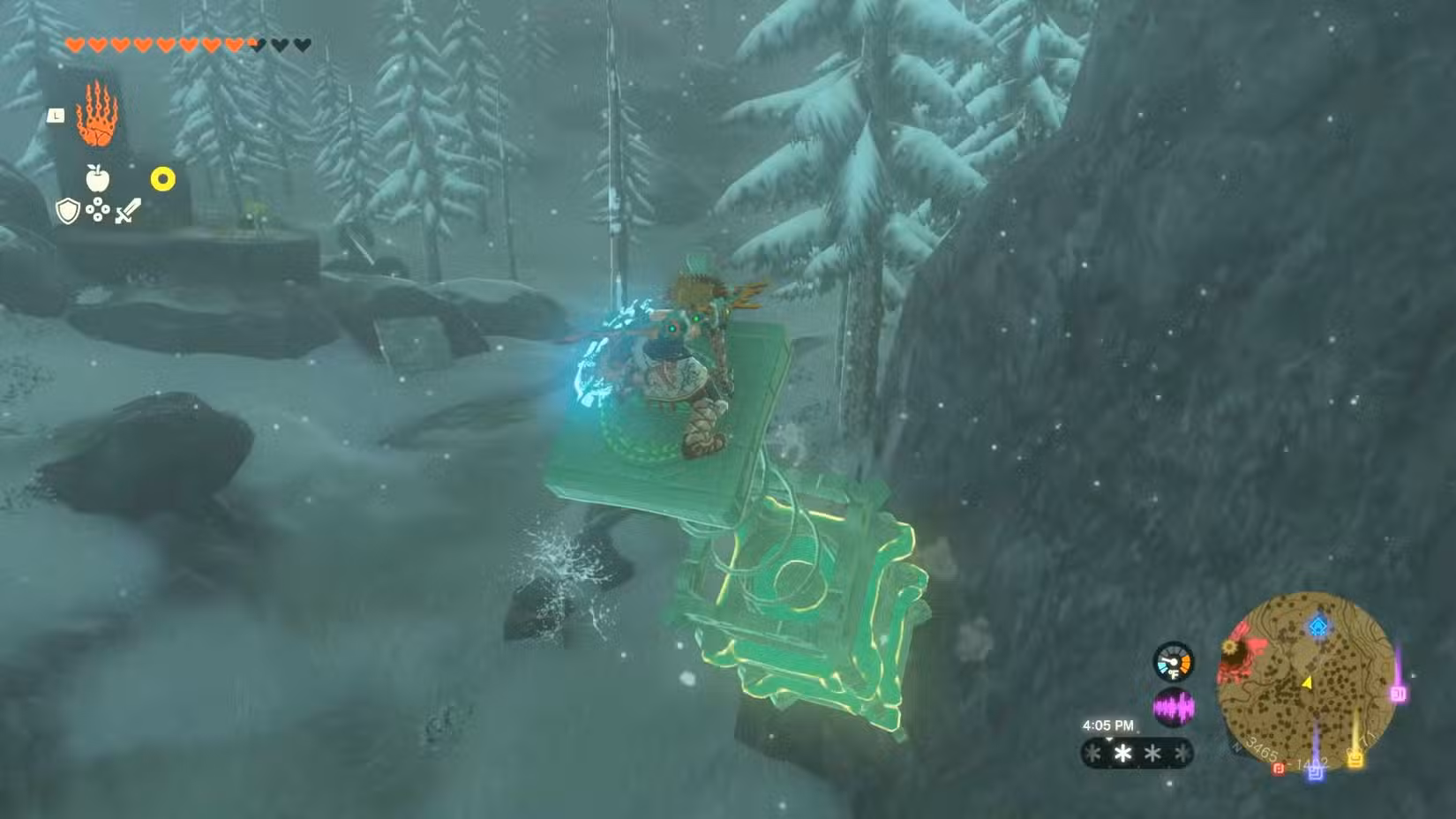The height and width of the screenshot is (819, 1456).
Task: Open the temperature gauge indicator
Action: click(x=1175, y=662)
